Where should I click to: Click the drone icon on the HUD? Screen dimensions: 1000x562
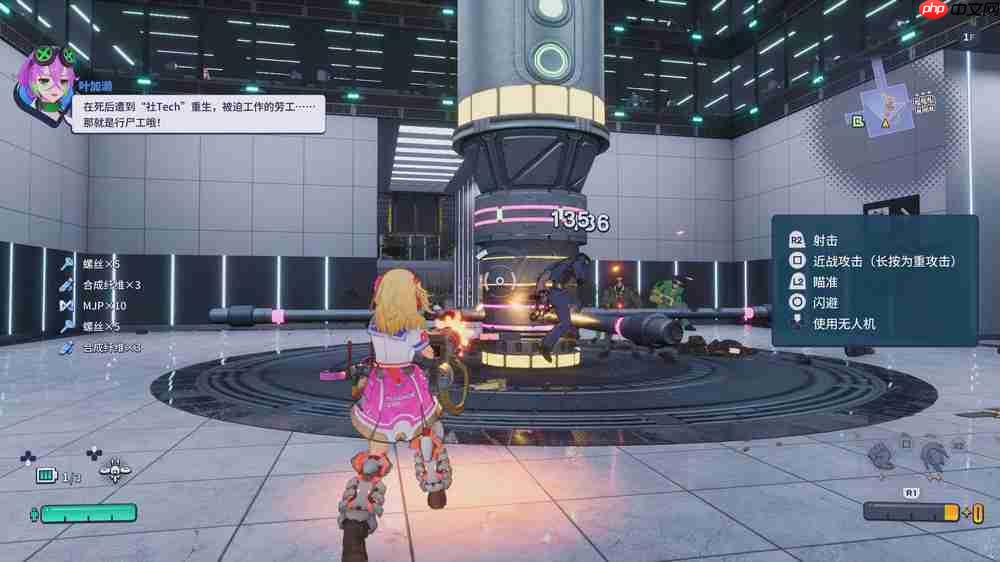click(x=116, y=472)
